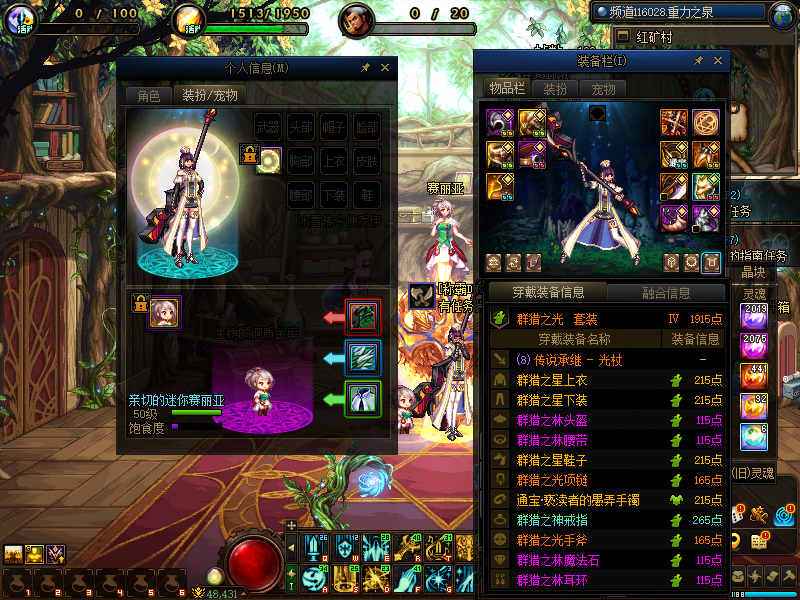
Task: Show the 穿戴装备信息 tab
Action: (x=548, y=293)
